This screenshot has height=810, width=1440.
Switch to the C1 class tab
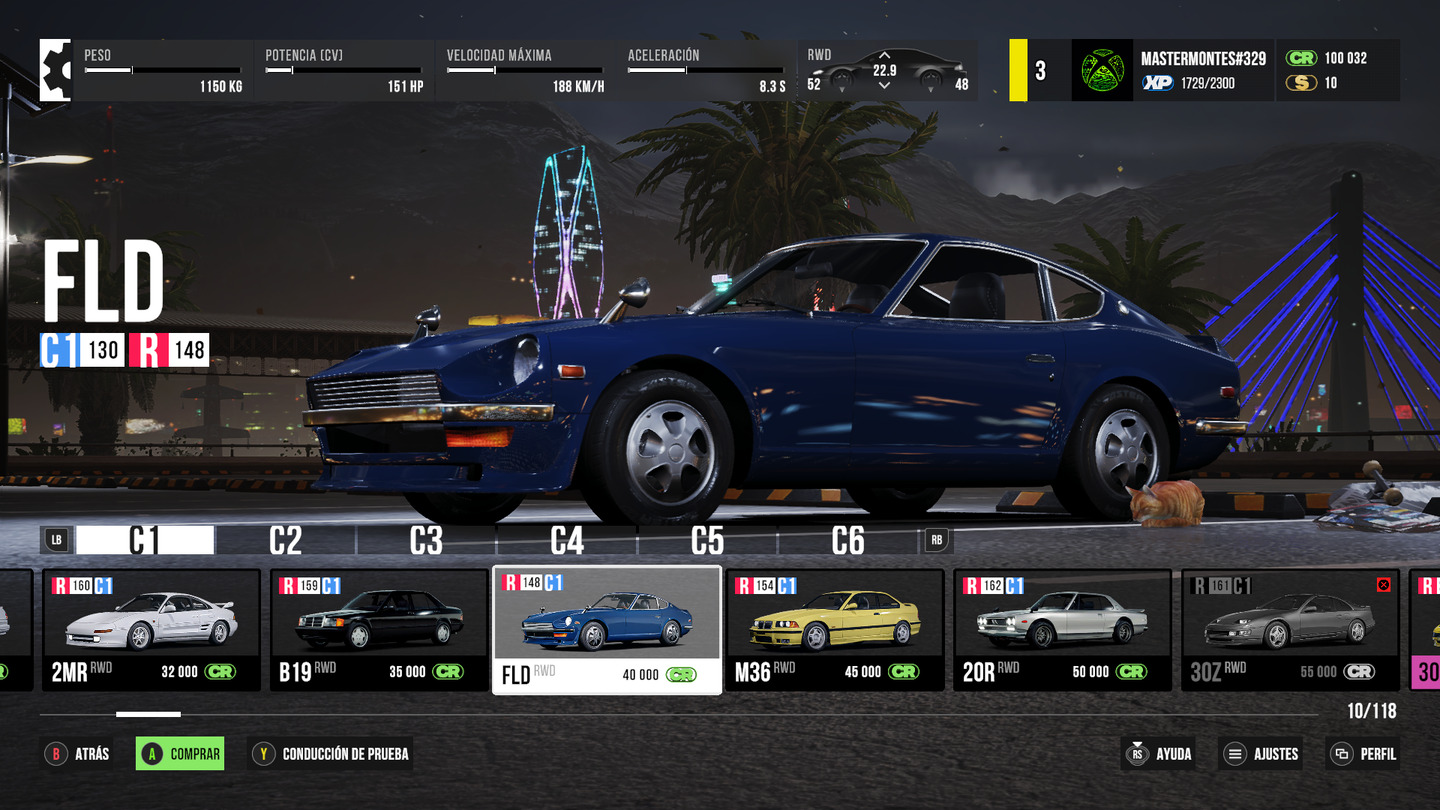pos(145,541)
